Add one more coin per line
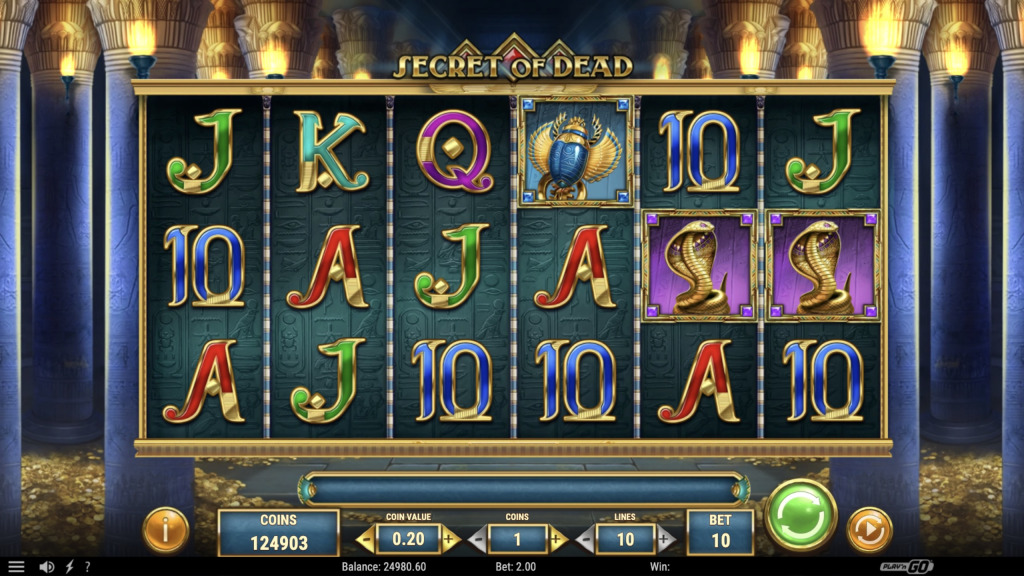The image size is (1024, 576). click(x=558, y=540)
